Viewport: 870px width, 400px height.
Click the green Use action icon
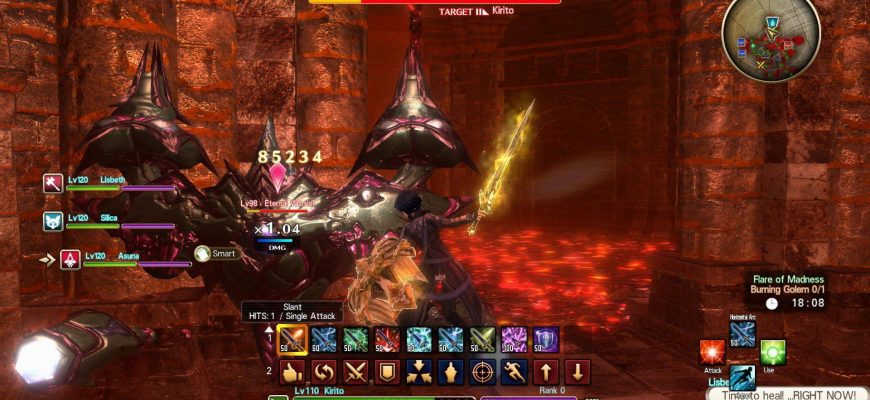(x=773, y=353)
